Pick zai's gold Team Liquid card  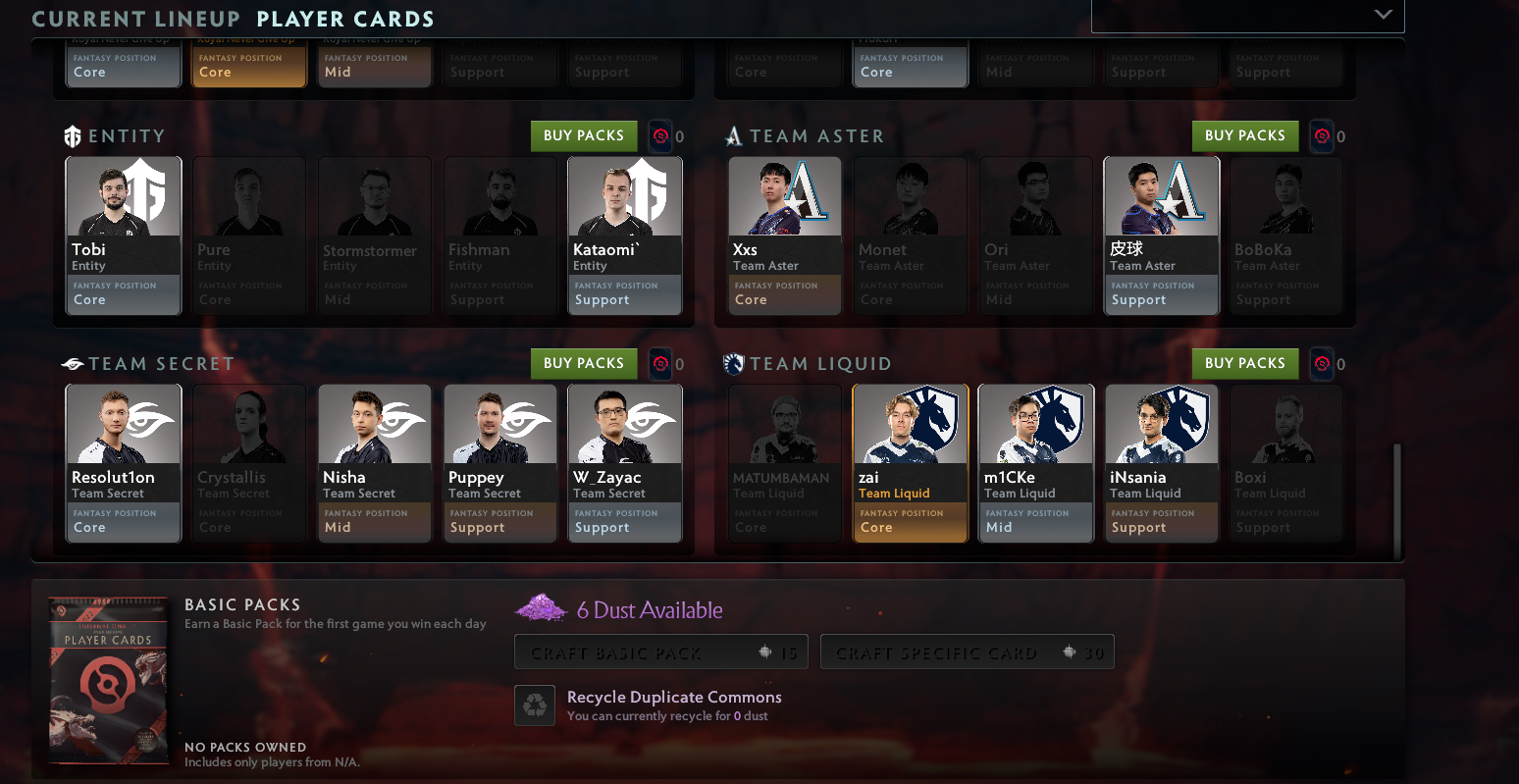[910, 463]
